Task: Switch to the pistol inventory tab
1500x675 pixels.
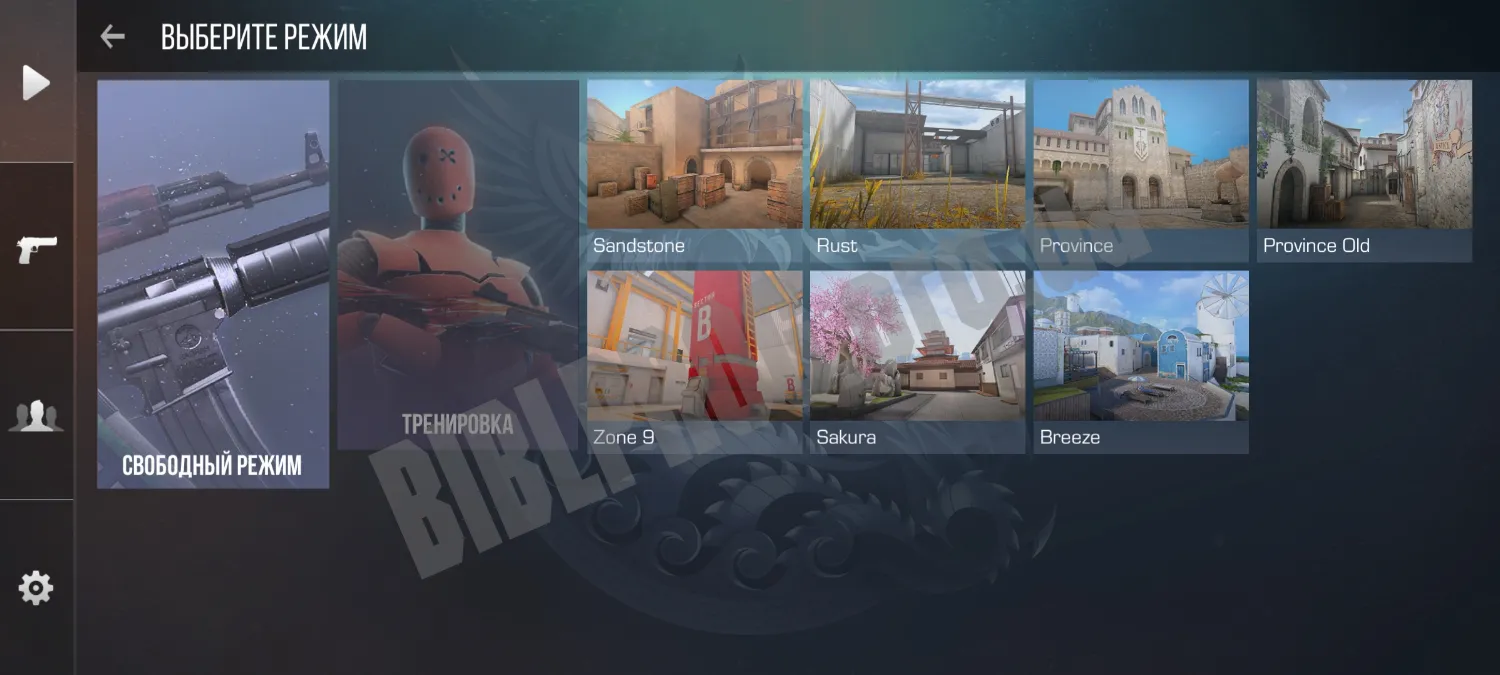Action: pyautogui.click(x=37, y=248)
